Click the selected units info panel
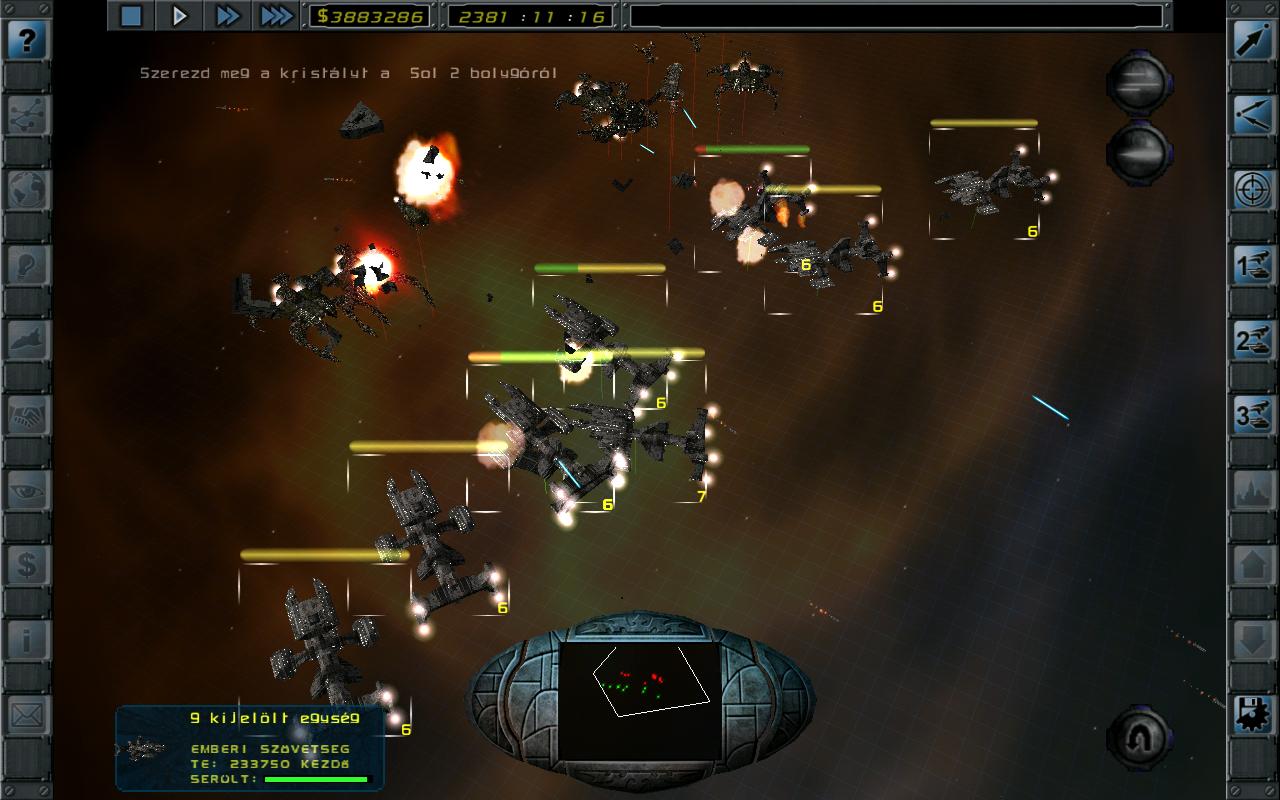The height and width of the screenshot is (800, 1280). [250, 748]
